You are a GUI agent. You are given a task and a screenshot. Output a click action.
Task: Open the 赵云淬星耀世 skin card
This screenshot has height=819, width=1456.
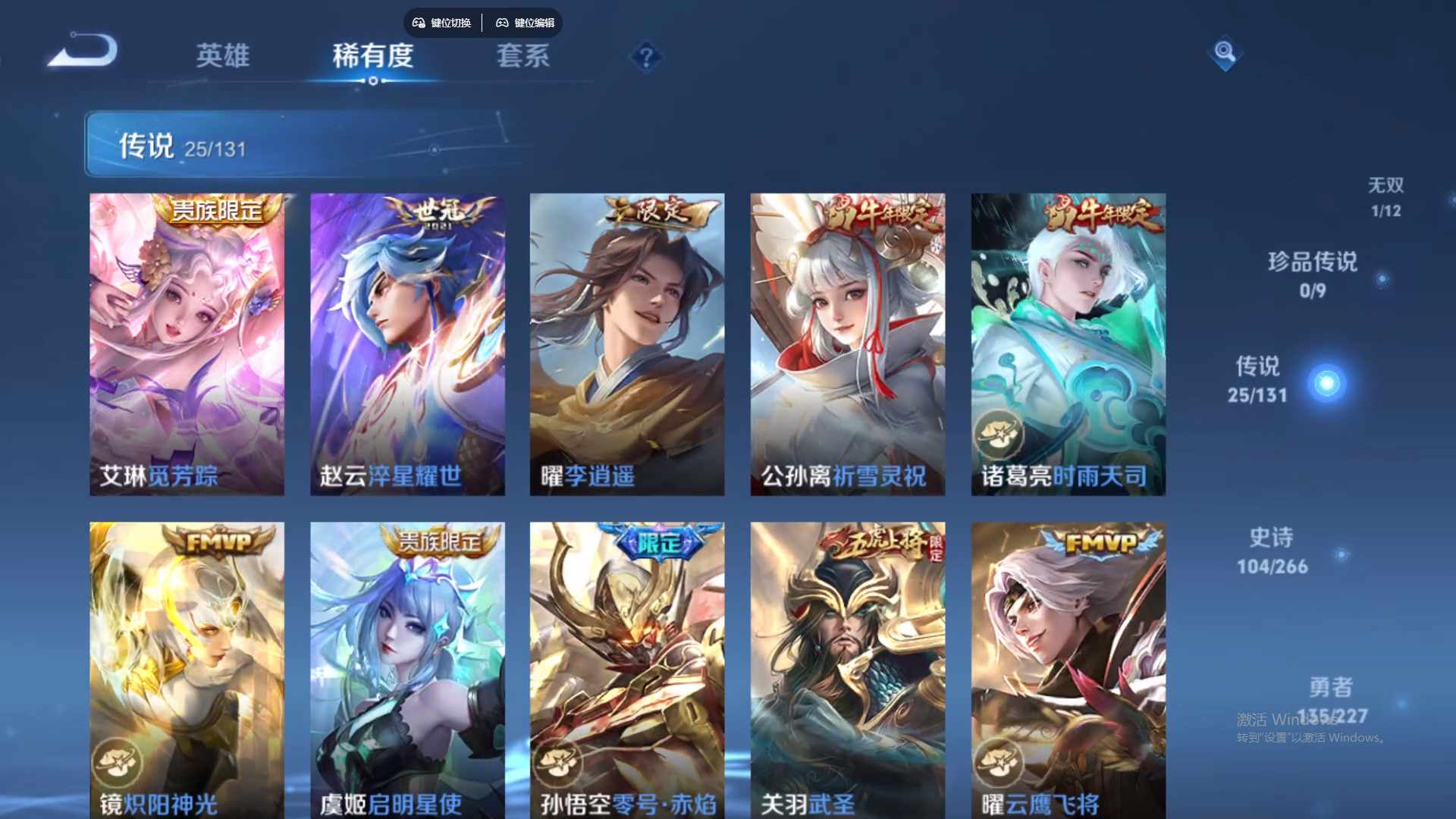[x=406, y=341]
